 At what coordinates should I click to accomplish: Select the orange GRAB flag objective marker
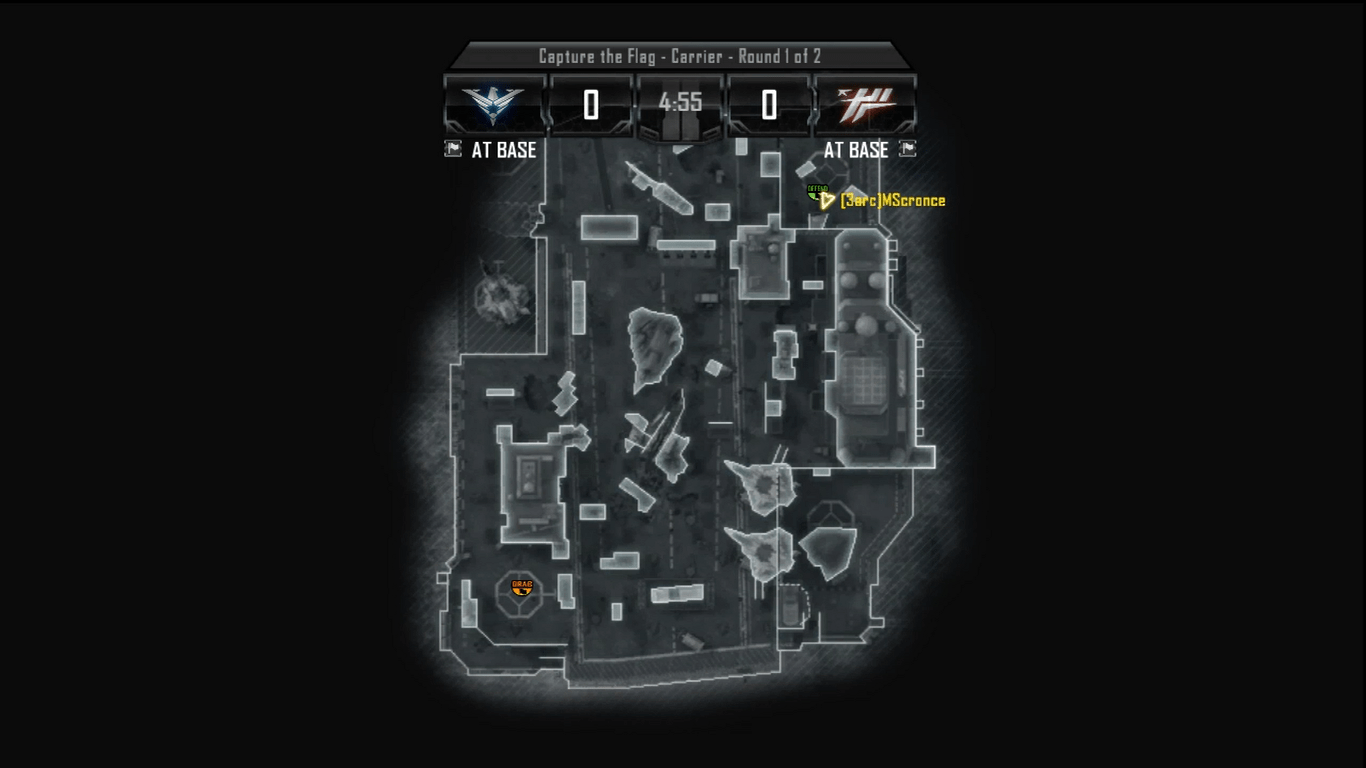pos(521,590)
